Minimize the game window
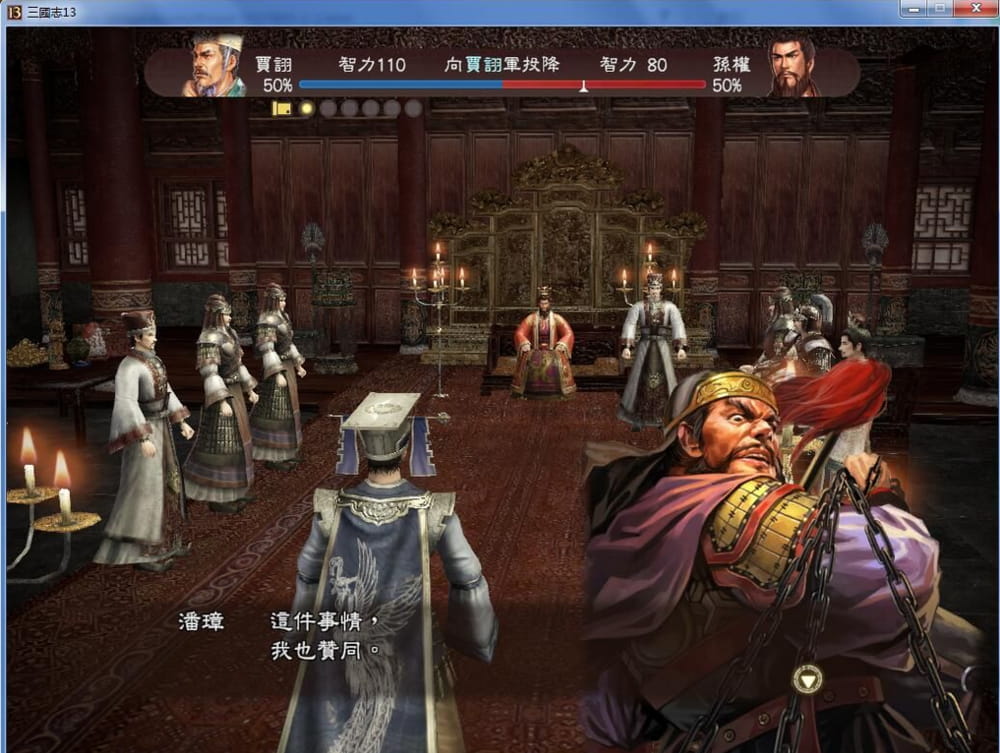1000x753 pixels. (x=913, y=9)
